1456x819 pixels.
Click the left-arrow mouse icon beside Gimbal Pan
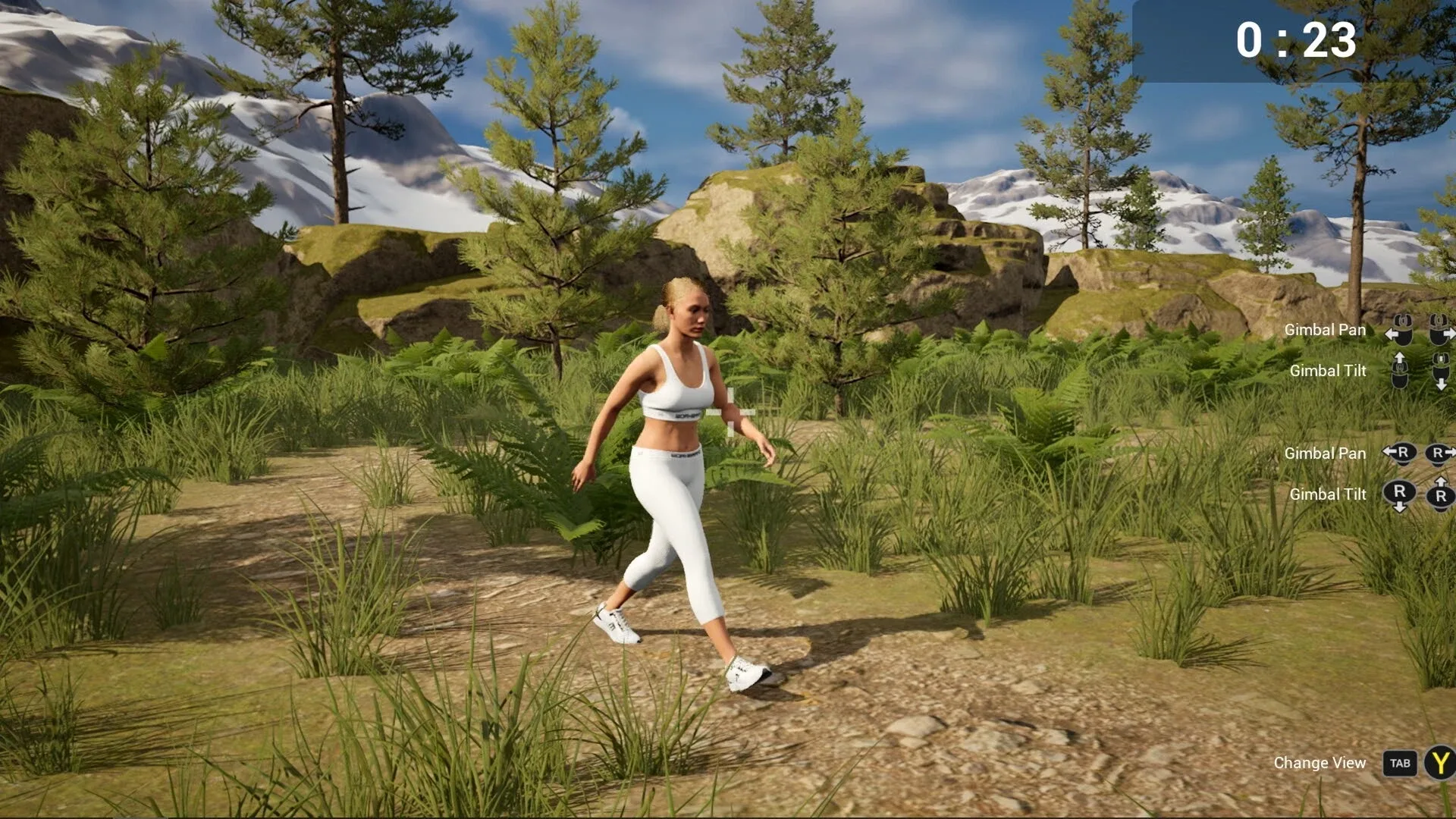coord(1401,332)
